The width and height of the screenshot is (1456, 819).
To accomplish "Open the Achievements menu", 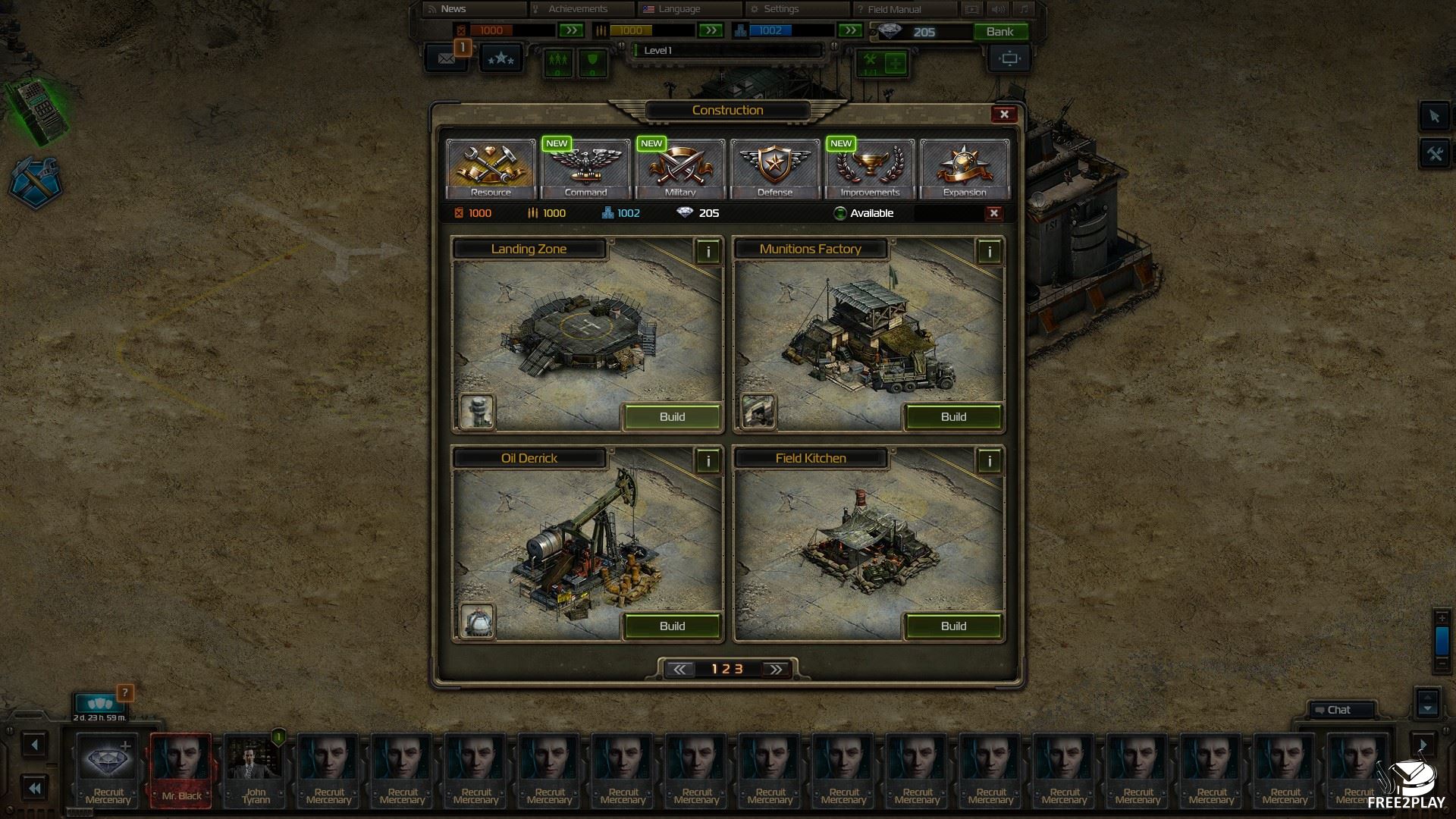I will coord(578,9).
